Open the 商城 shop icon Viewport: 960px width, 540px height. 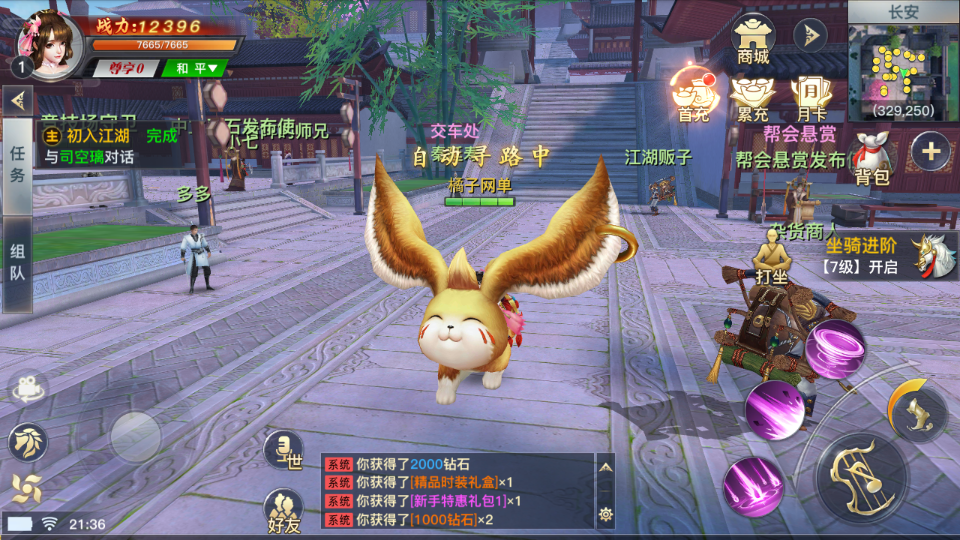(x=753, y=38)
